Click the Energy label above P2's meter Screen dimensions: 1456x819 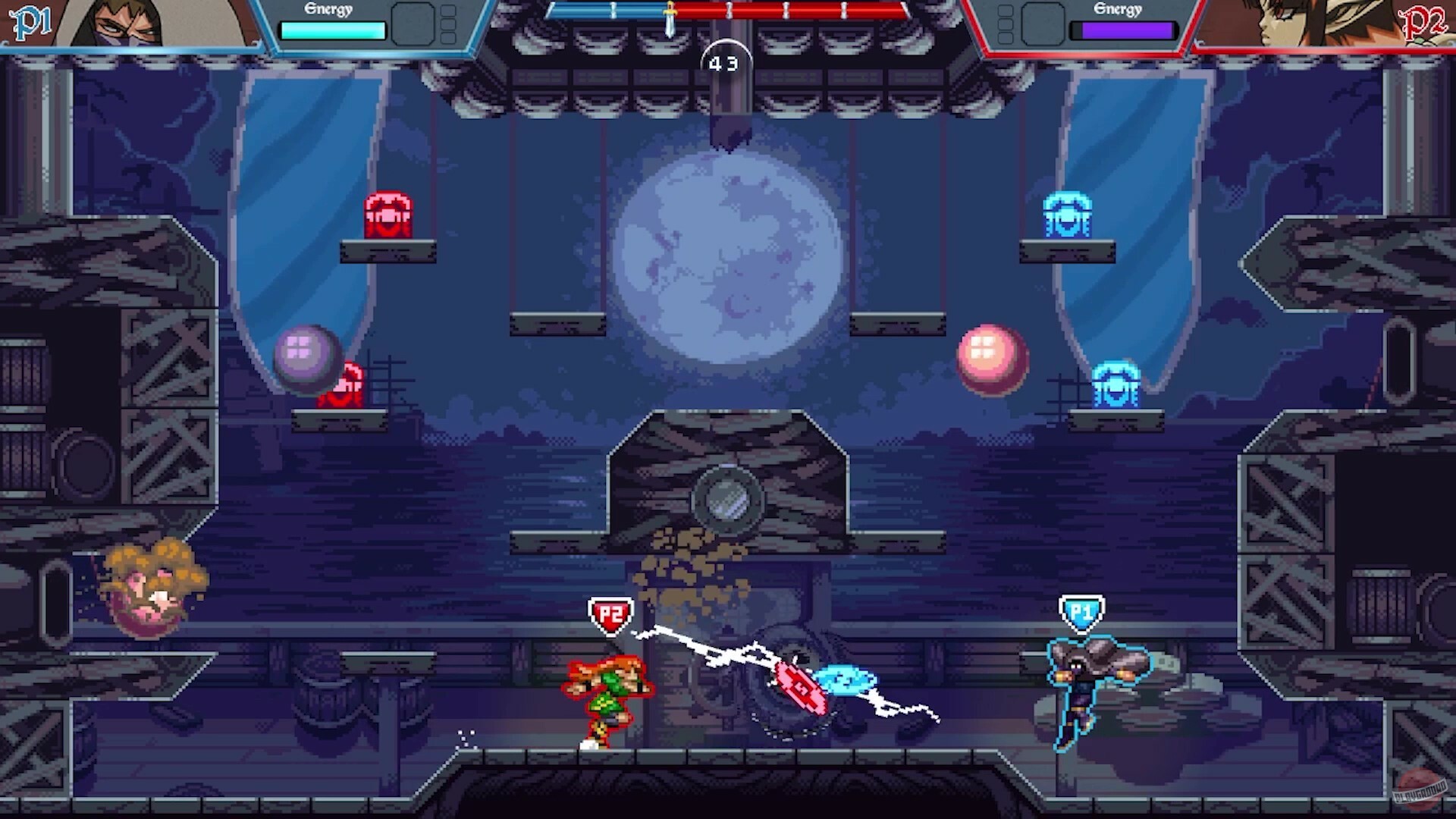1117,9
